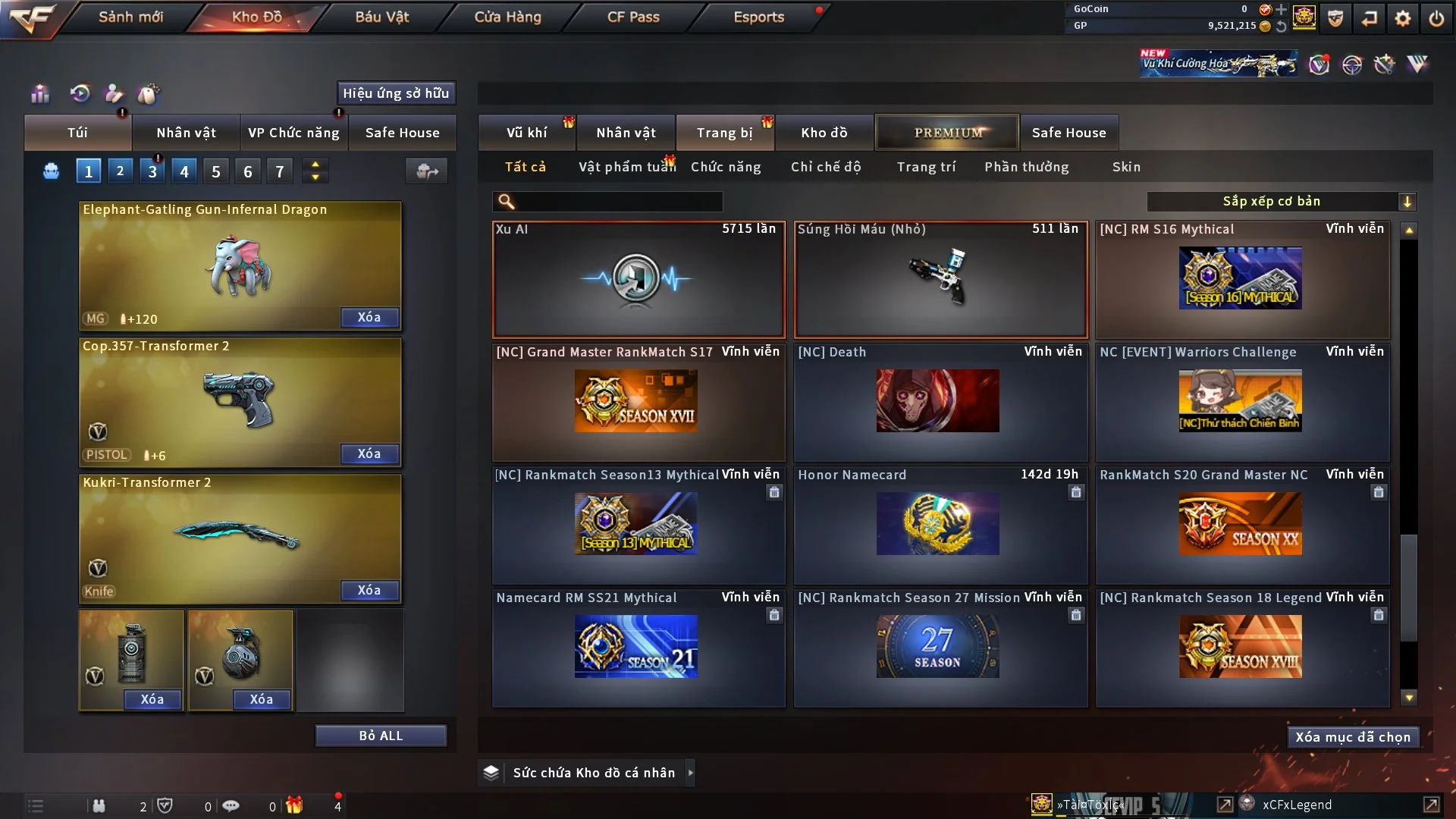
Task: Choose the Honor Namecard item
Action: pos(940,523)
